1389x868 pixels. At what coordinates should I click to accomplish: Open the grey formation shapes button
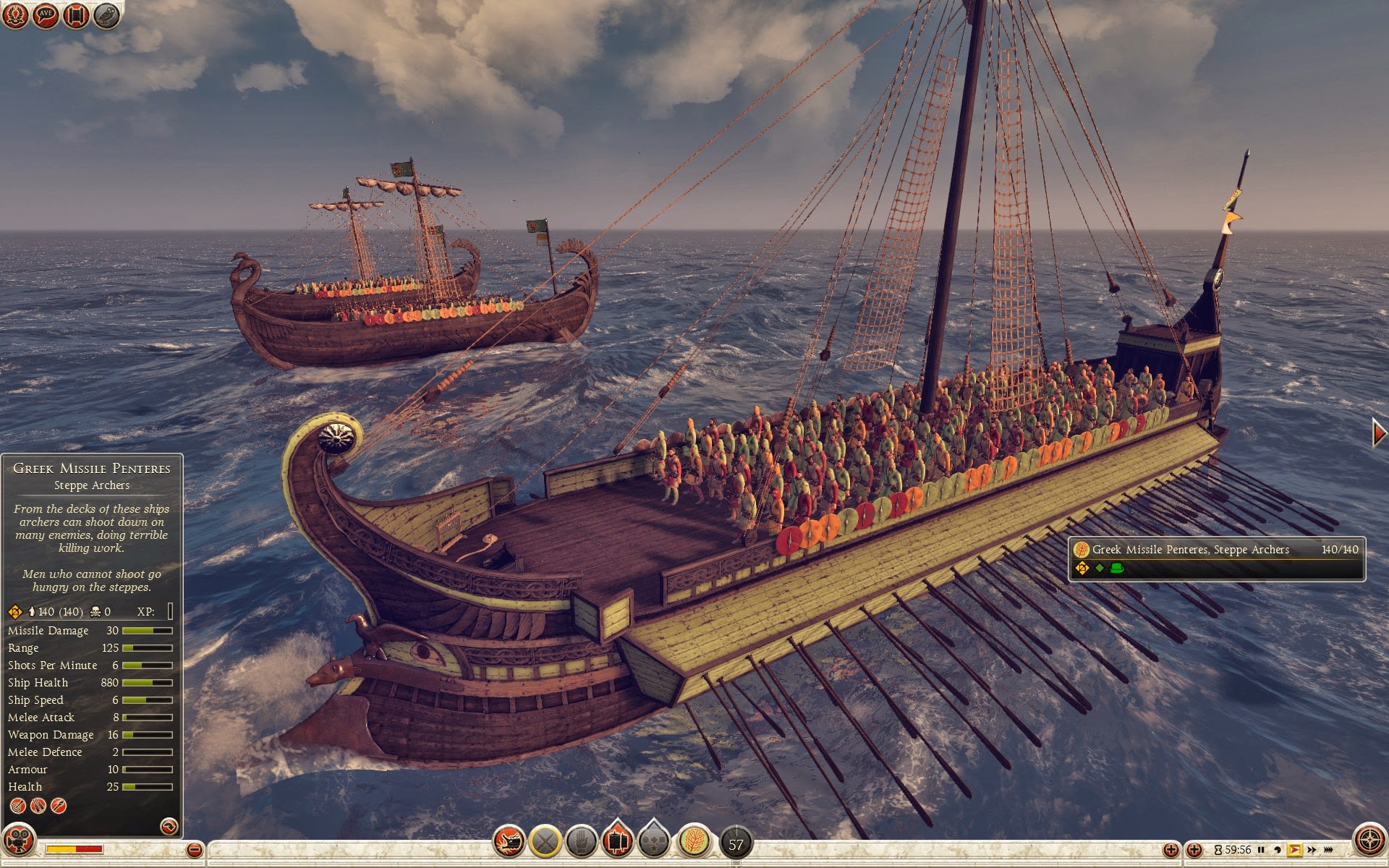point(654,841)
